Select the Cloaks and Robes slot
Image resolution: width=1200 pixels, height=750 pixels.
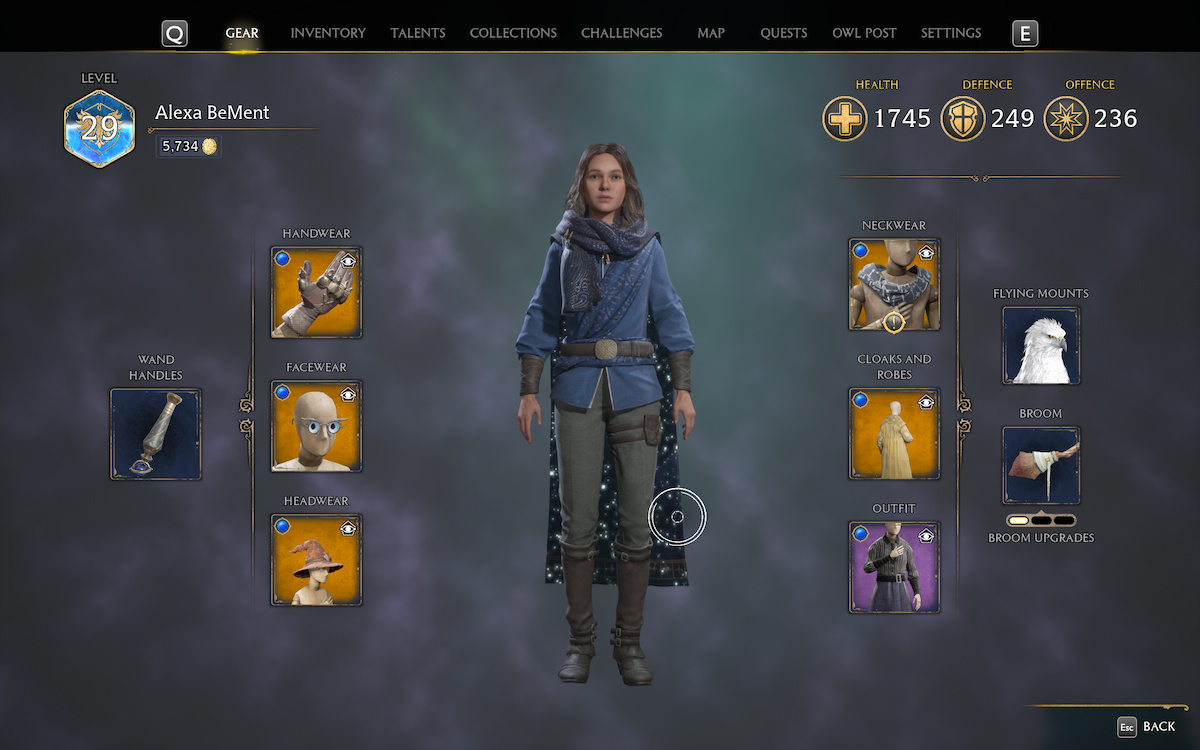pos(894,434)
